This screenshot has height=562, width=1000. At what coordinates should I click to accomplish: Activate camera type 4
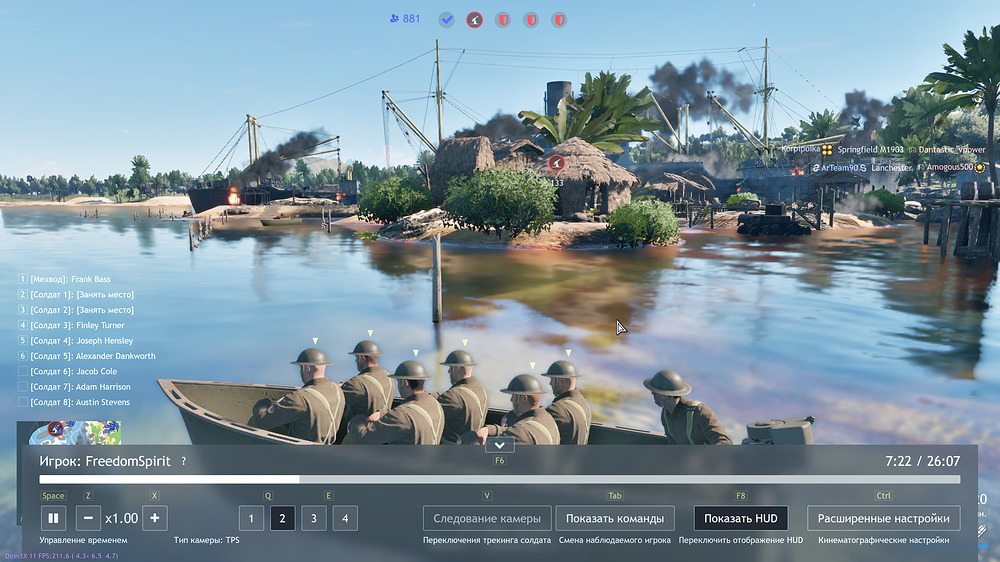click(345, 518)
